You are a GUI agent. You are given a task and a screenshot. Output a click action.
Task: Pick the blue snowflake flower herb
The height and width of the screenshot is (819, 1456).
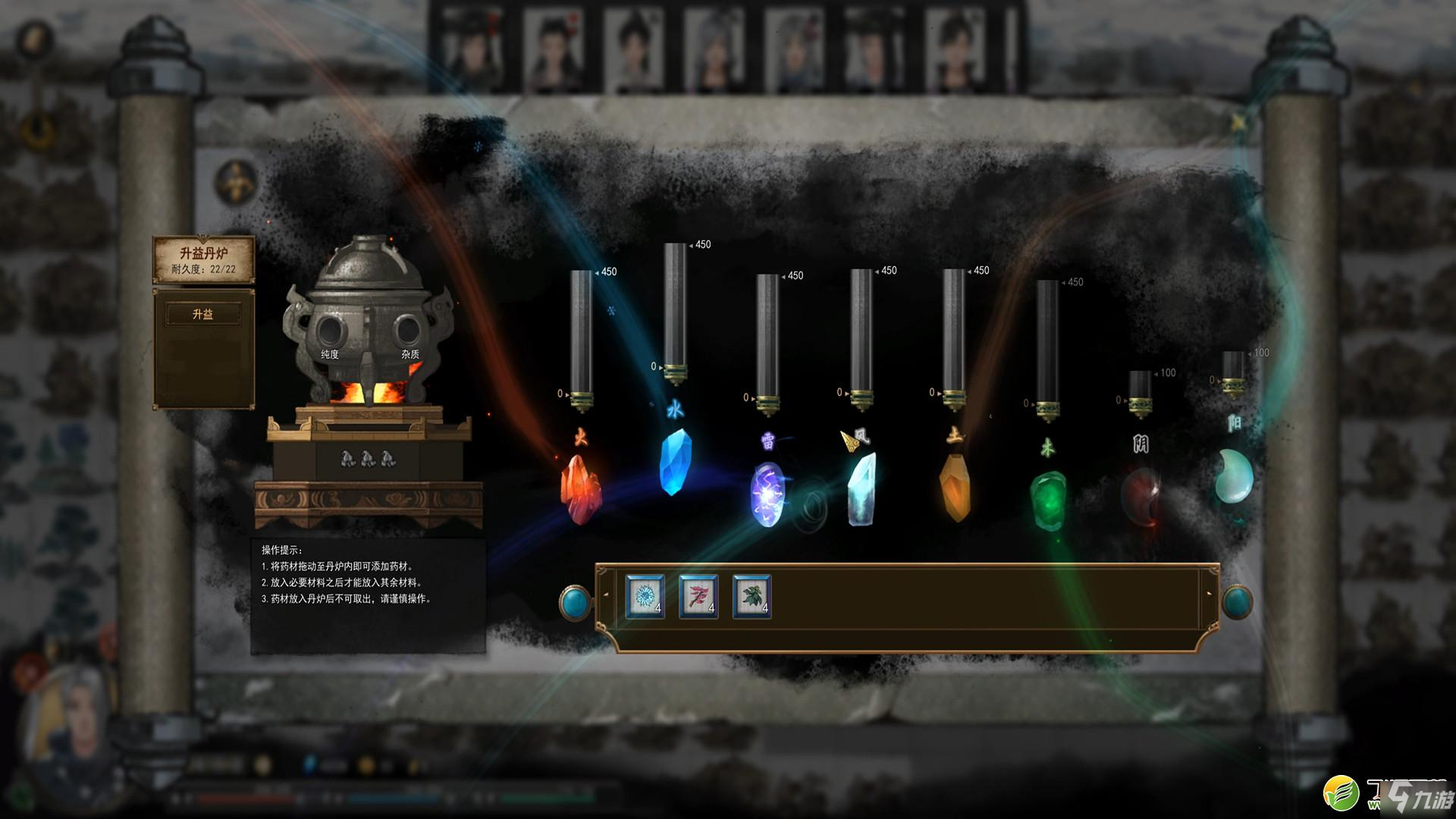(x=645, y=597)
